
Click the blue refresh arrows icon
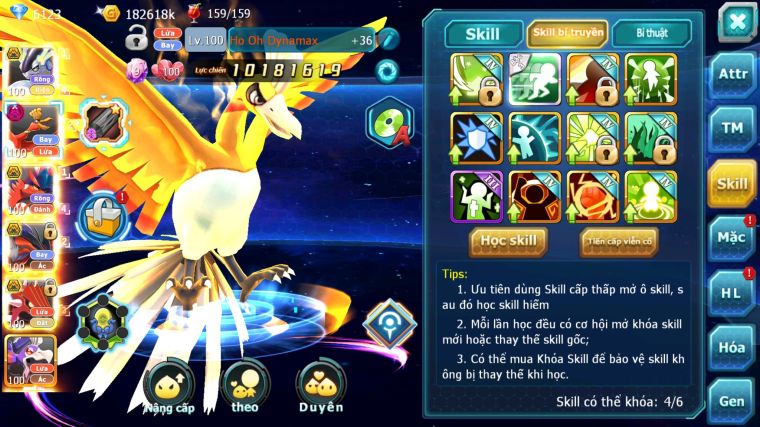point(385,70)
